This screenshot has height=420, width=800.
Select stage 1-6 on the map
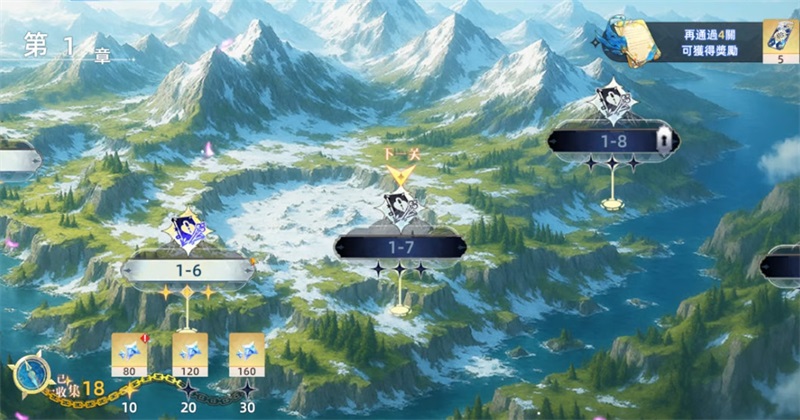point(187,269)
